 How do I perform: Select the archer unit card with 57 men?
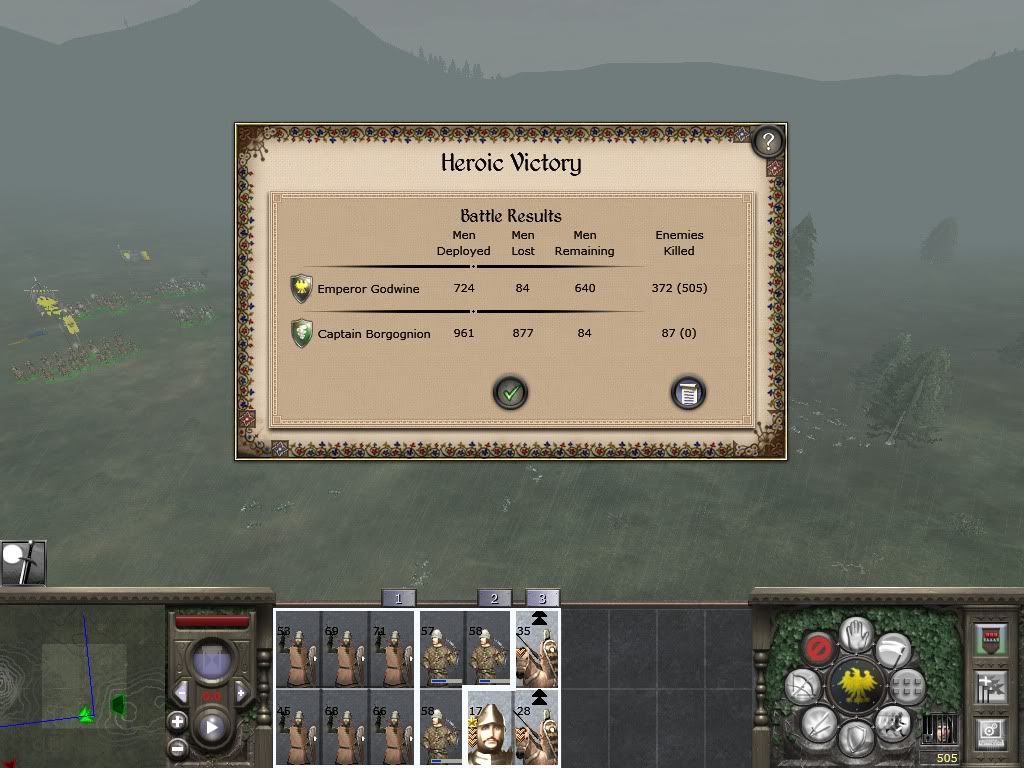(x=441, y=649)
